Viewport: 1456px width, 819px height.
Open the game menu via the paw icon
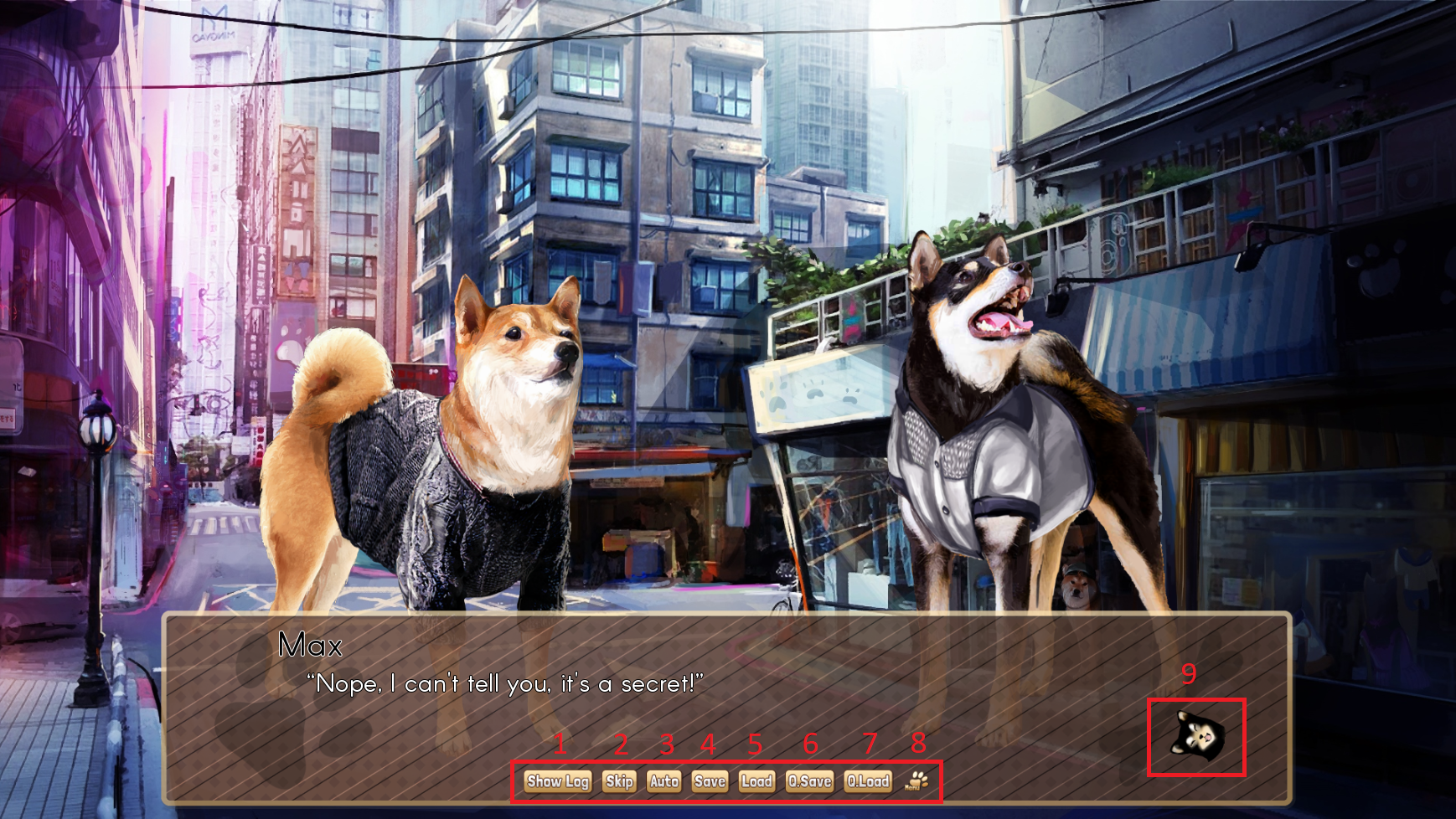pos(917,783)
